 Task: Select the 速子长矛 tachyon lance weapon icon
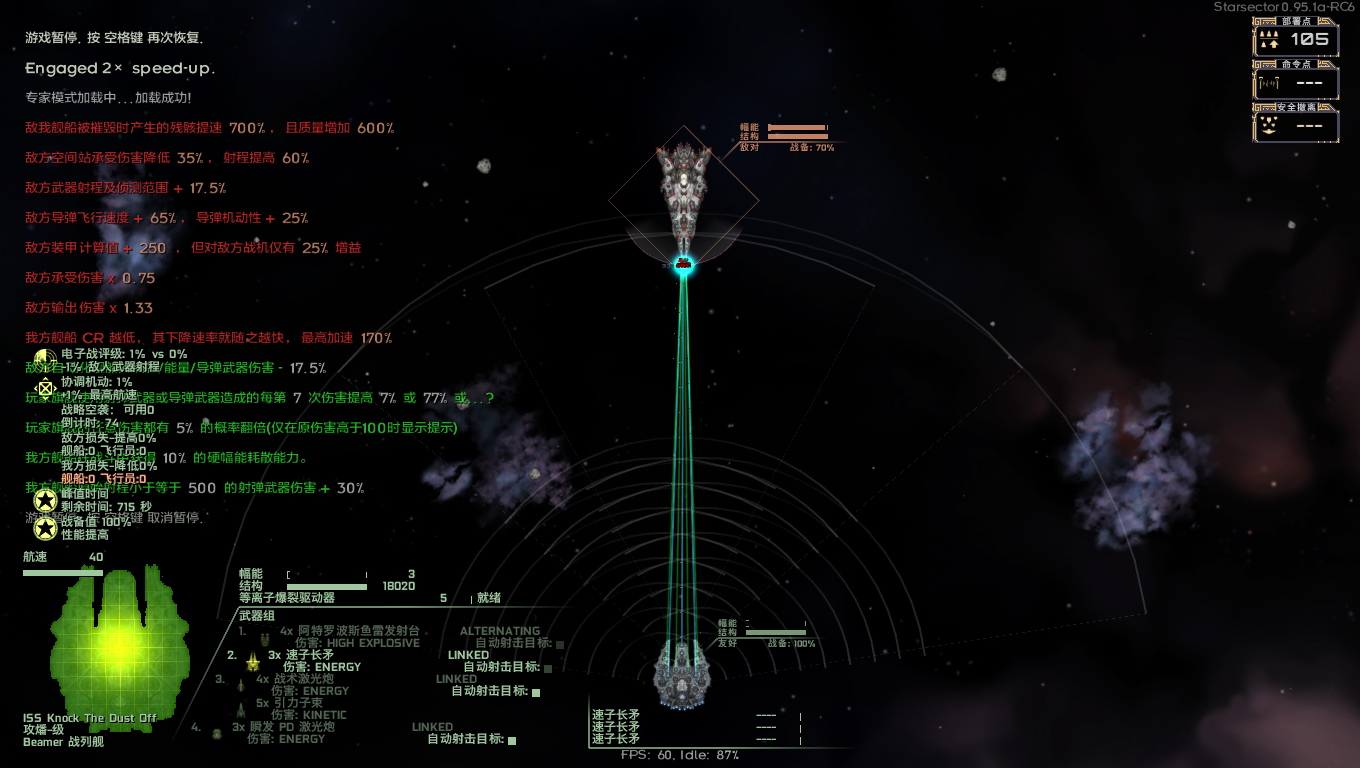pyautogui.click(x=253, y=662)
